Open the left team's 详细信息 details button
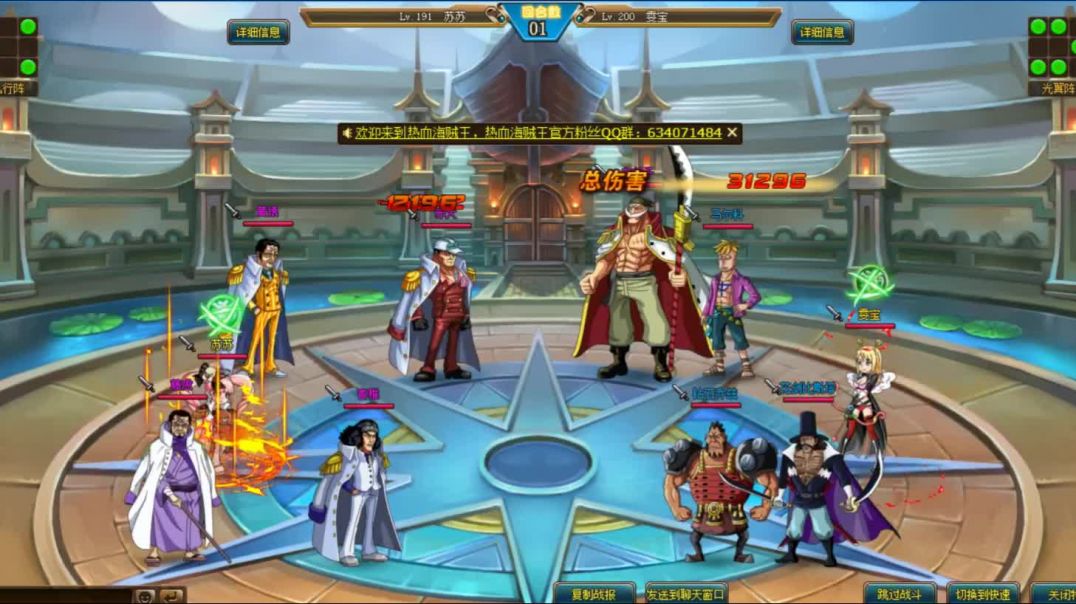Screen dimensions: 1076x604 pyautogui.click(x=258, y=32)
